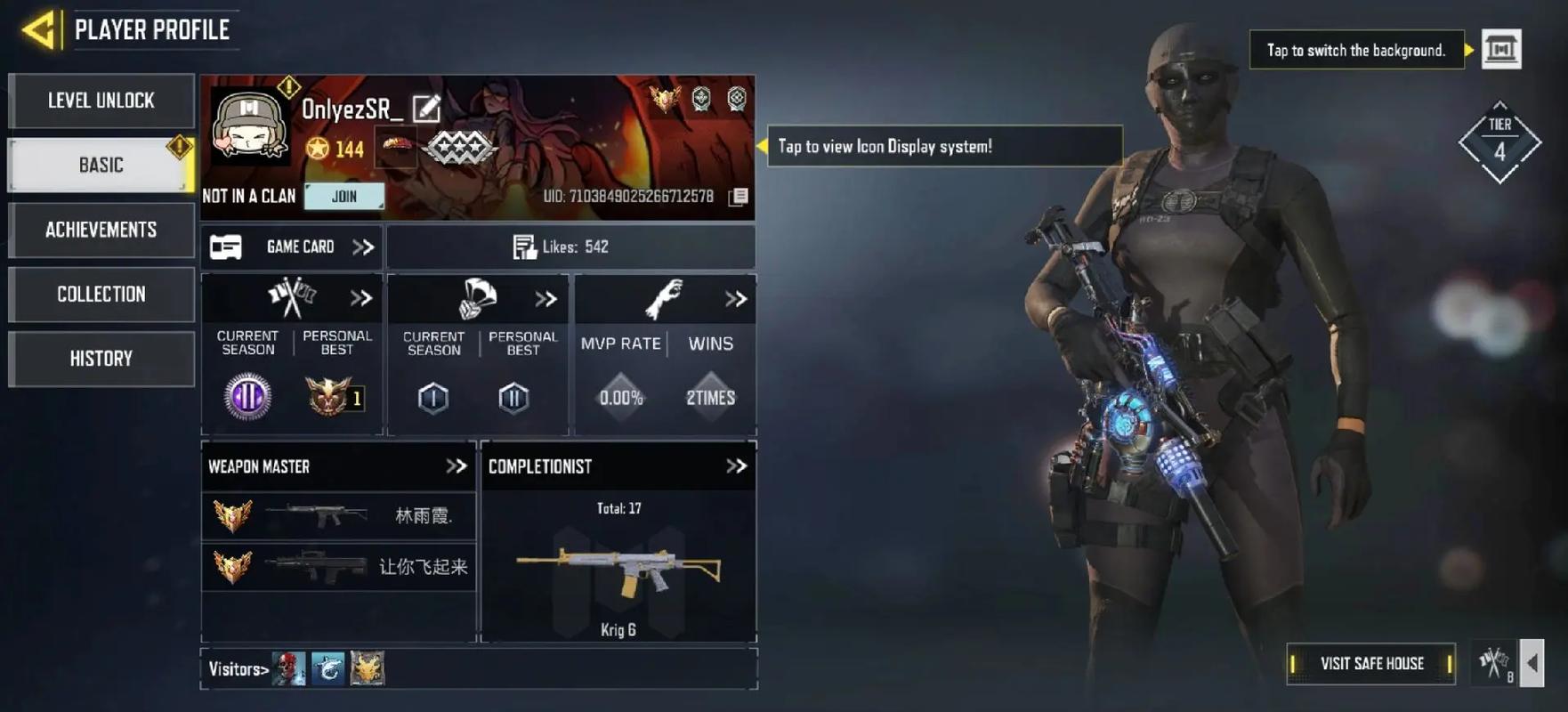Join a clan with the JOIN button
The height and width of the screenshot is (712, 1568).
344,197
